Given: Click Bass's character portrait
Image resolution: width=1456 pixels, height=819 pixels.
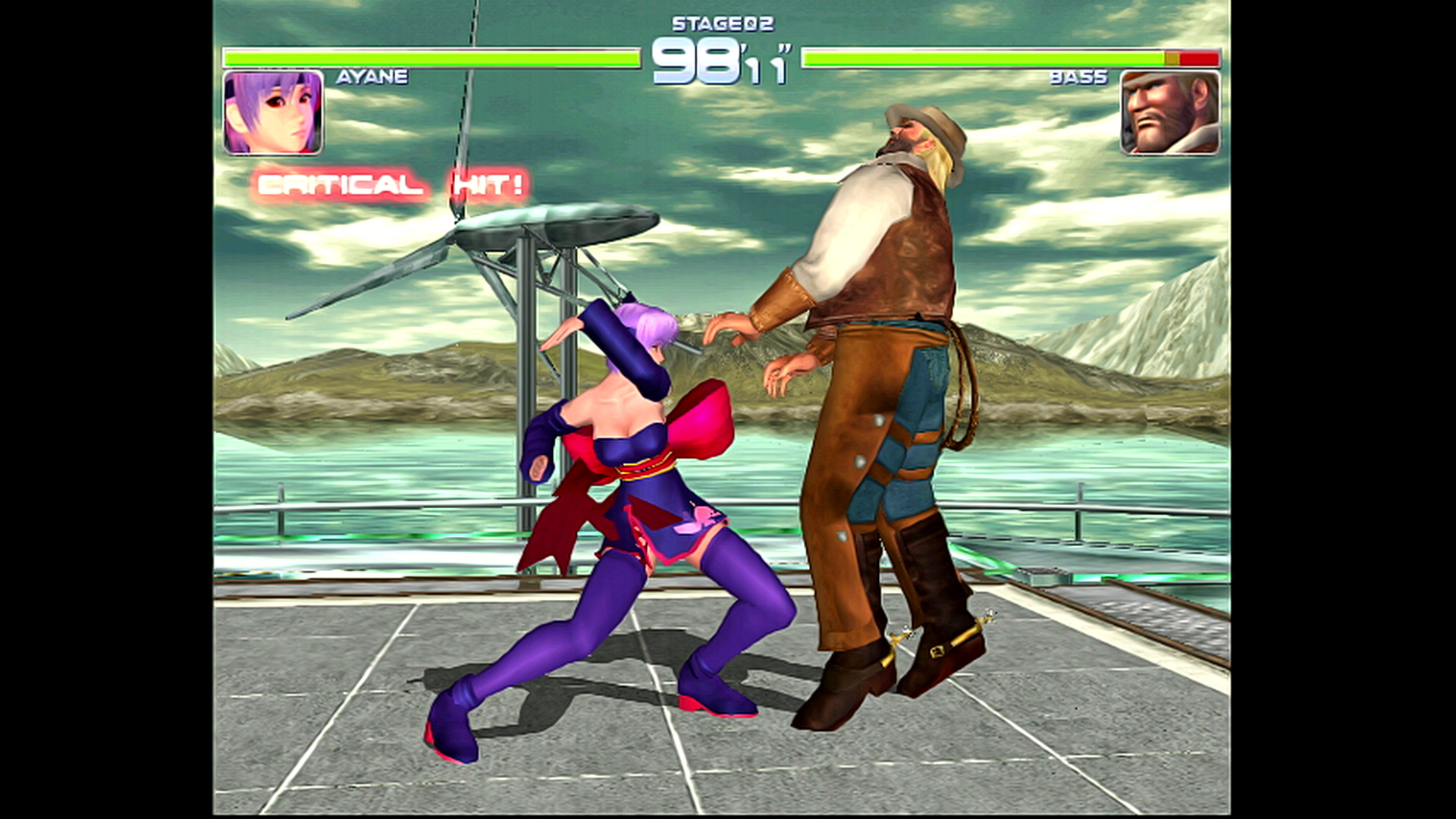Looking at the screenshot, I should click(1171, 112).
